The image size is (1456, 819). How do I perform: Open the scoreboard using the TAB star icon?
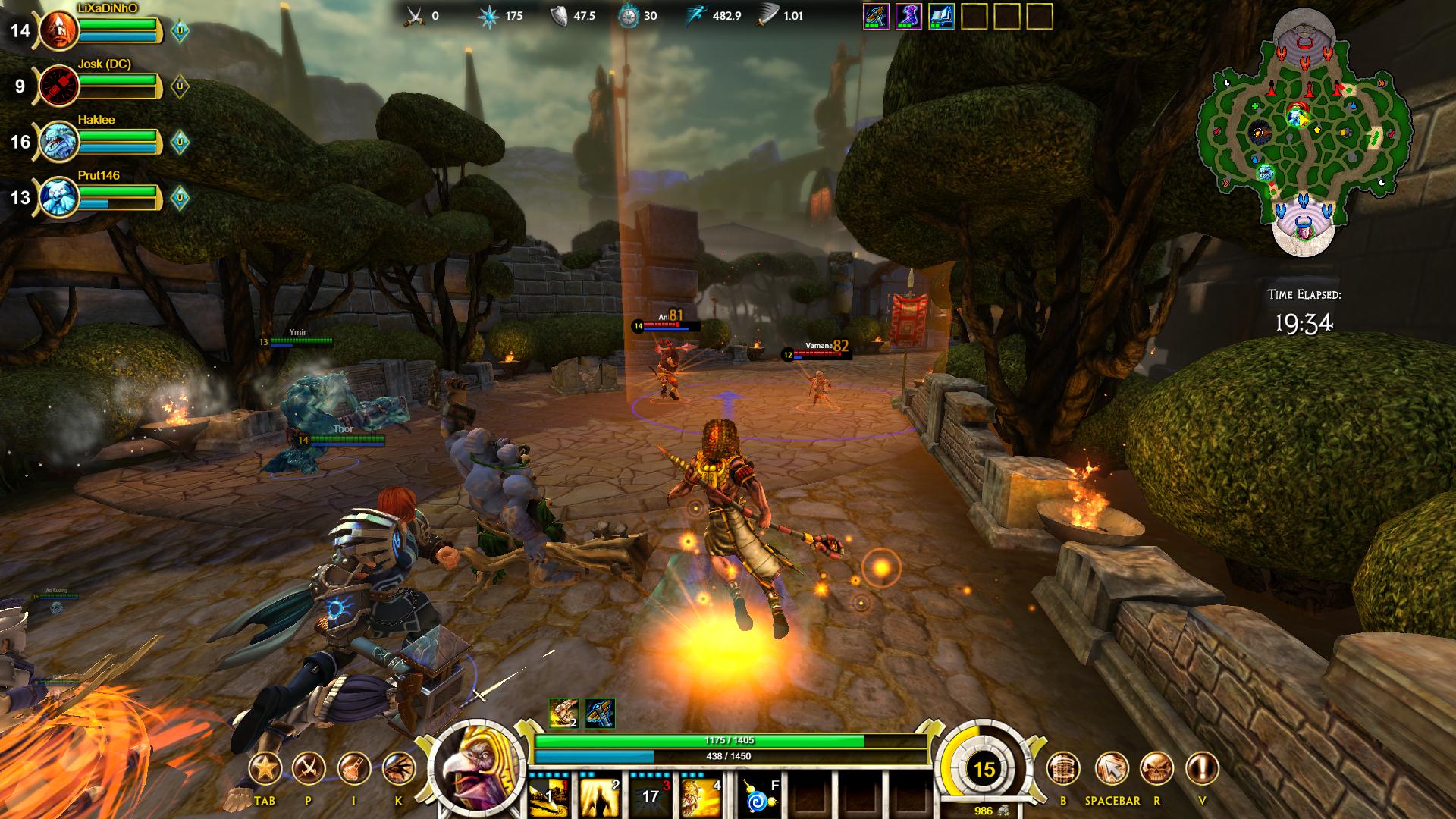coord(267,768)
